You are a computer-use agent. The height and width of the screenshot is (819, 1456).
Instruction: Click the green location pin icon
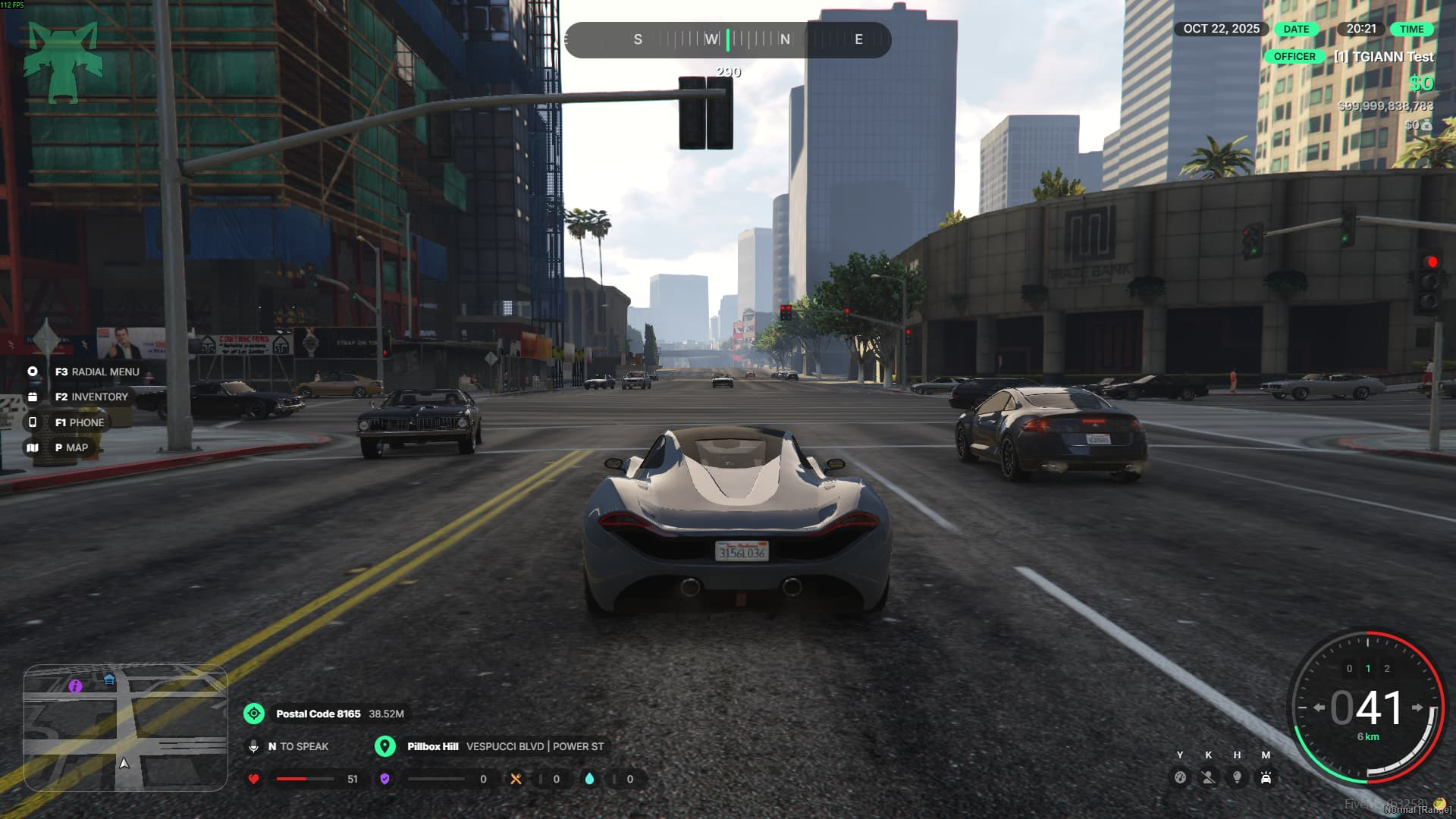(385, 746)
